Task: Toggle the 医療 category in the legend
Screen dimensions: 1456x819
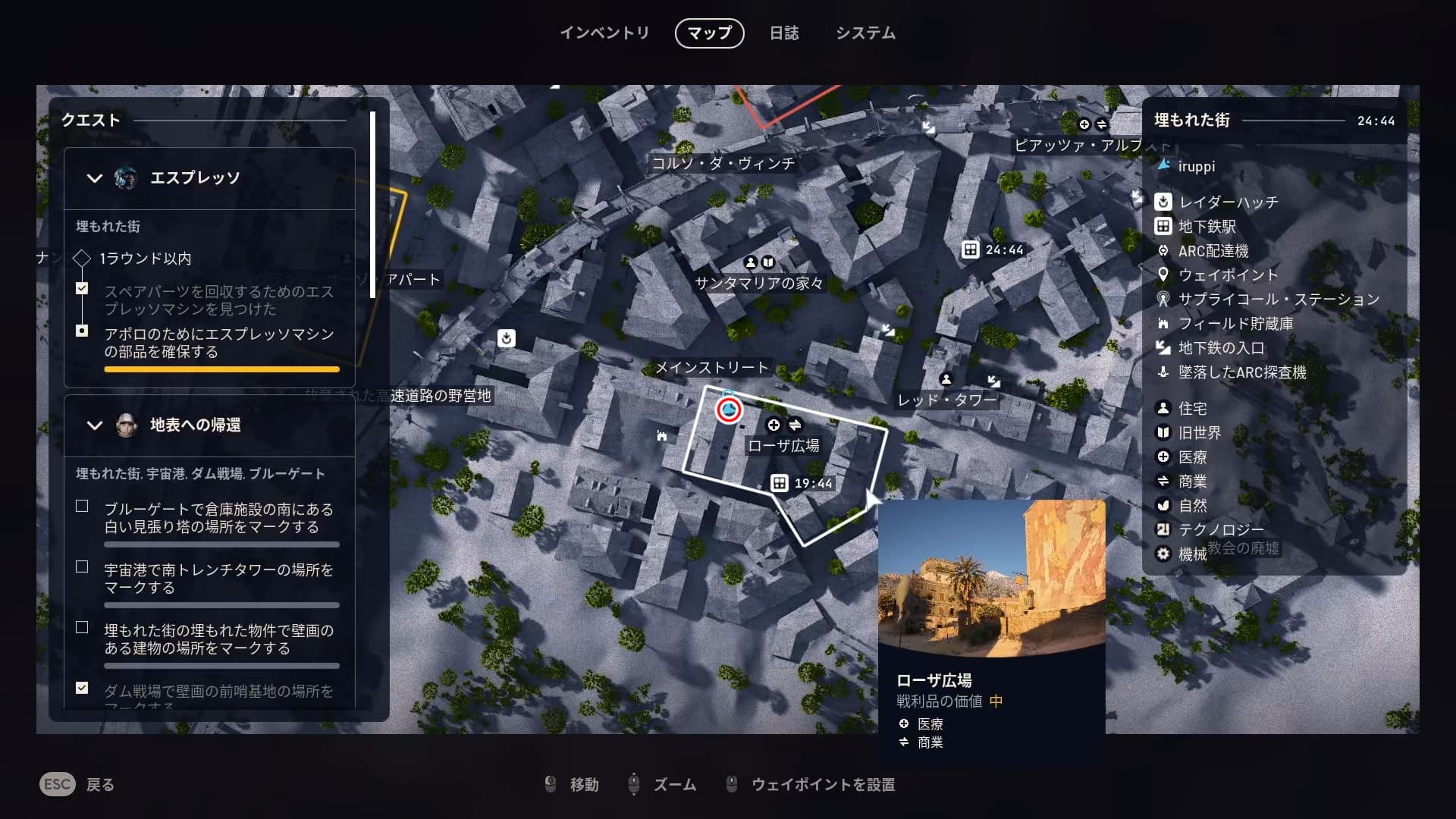Action: [1191, 457]
